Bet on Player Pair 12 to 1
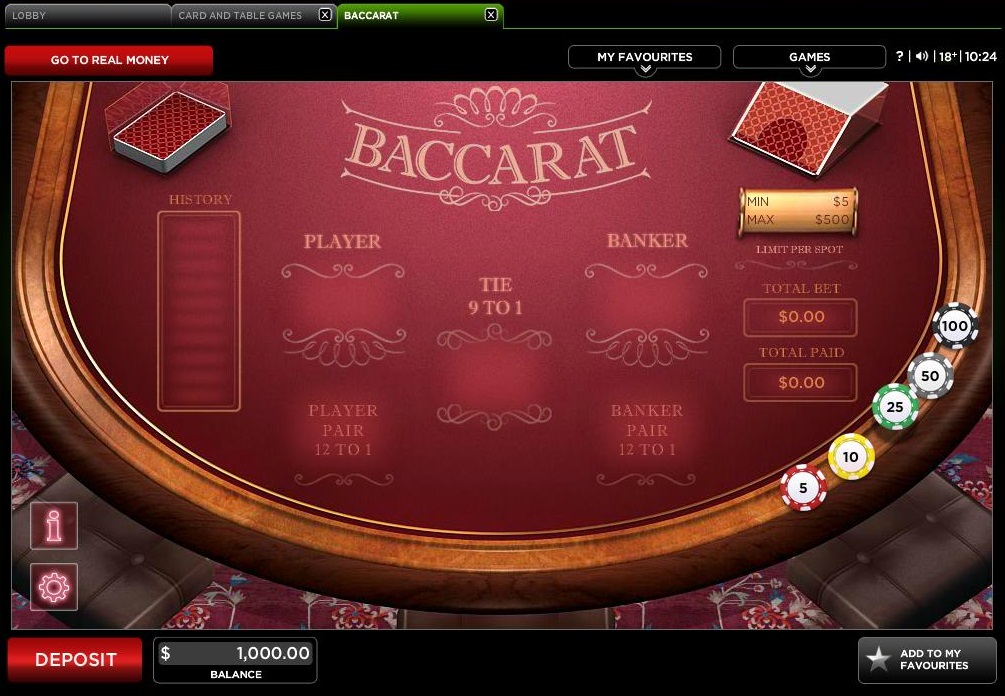This screenshot has height=696, width=1005. click(x=342, y=430)
